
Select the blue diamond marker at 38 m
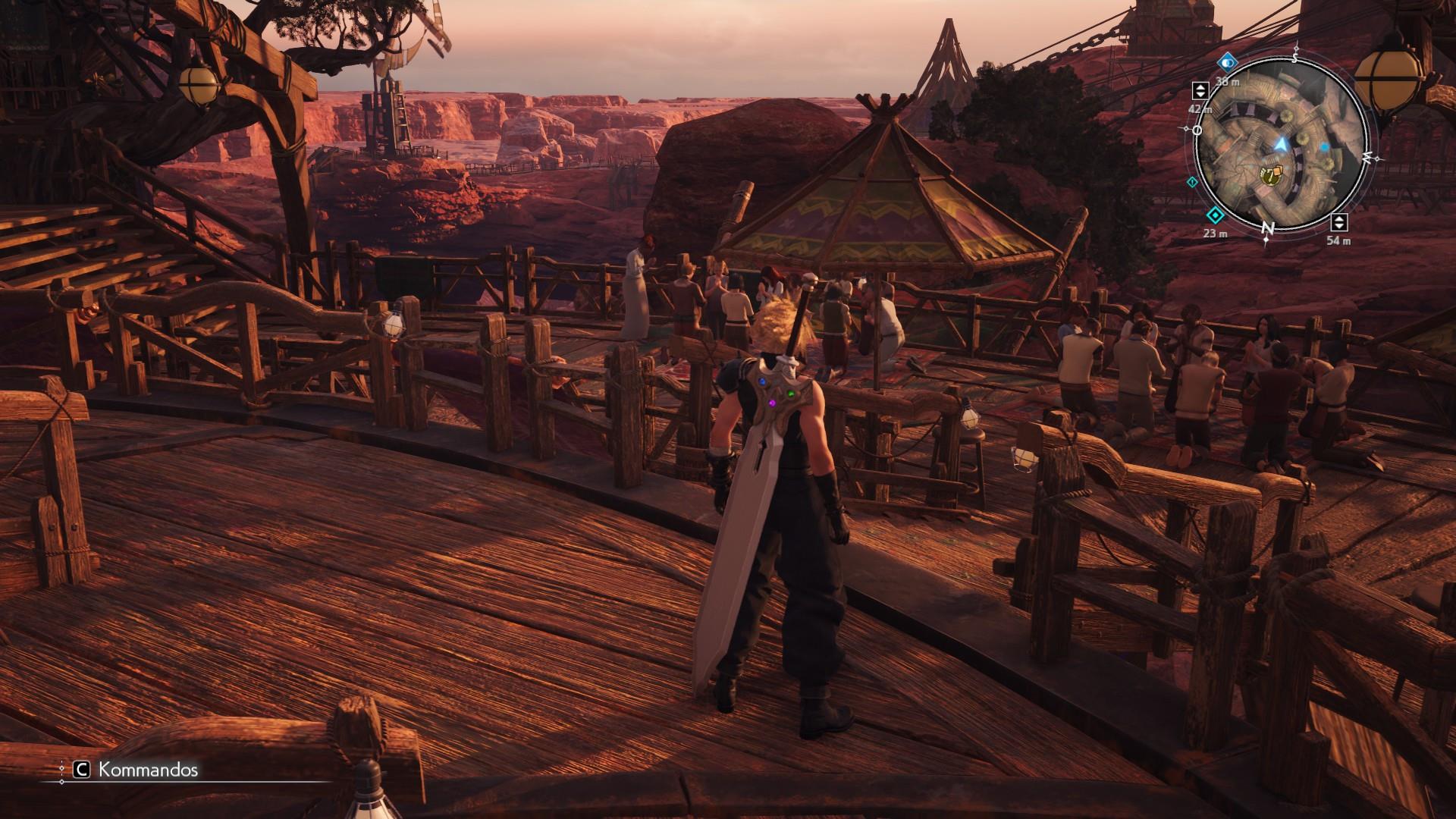[x=1228, y=63]
